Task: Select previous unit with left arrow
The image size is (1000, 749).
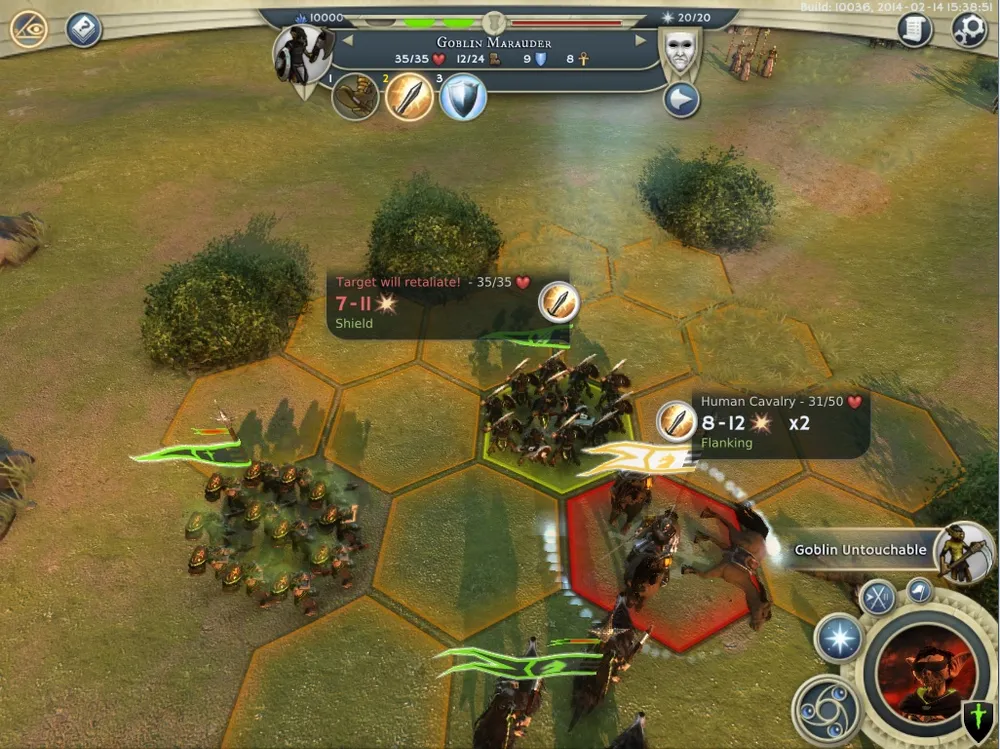Action: (347, 41)
